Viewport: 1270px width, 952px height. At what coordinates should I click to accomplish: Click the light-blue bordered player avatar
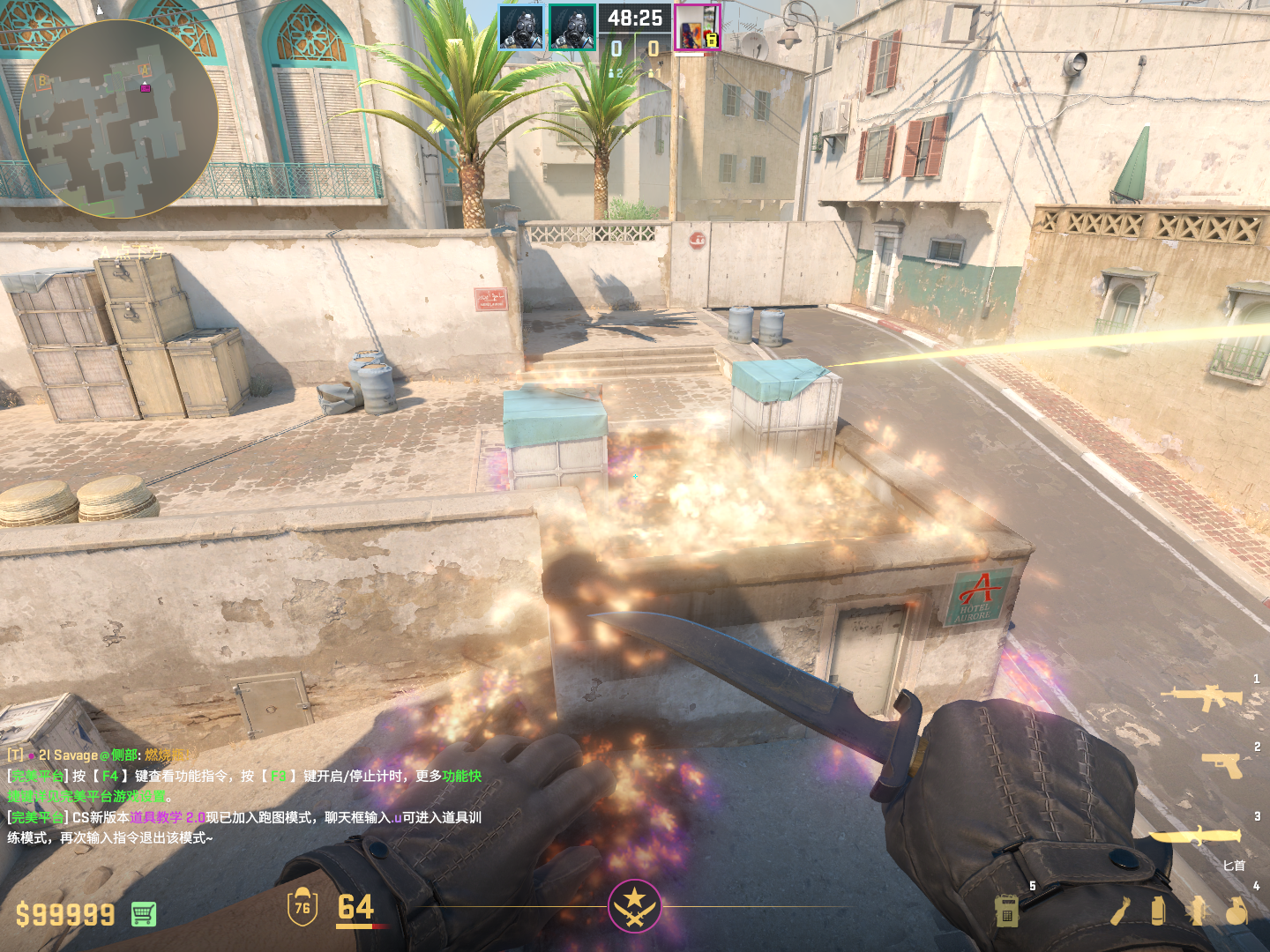tap(520, 27)
